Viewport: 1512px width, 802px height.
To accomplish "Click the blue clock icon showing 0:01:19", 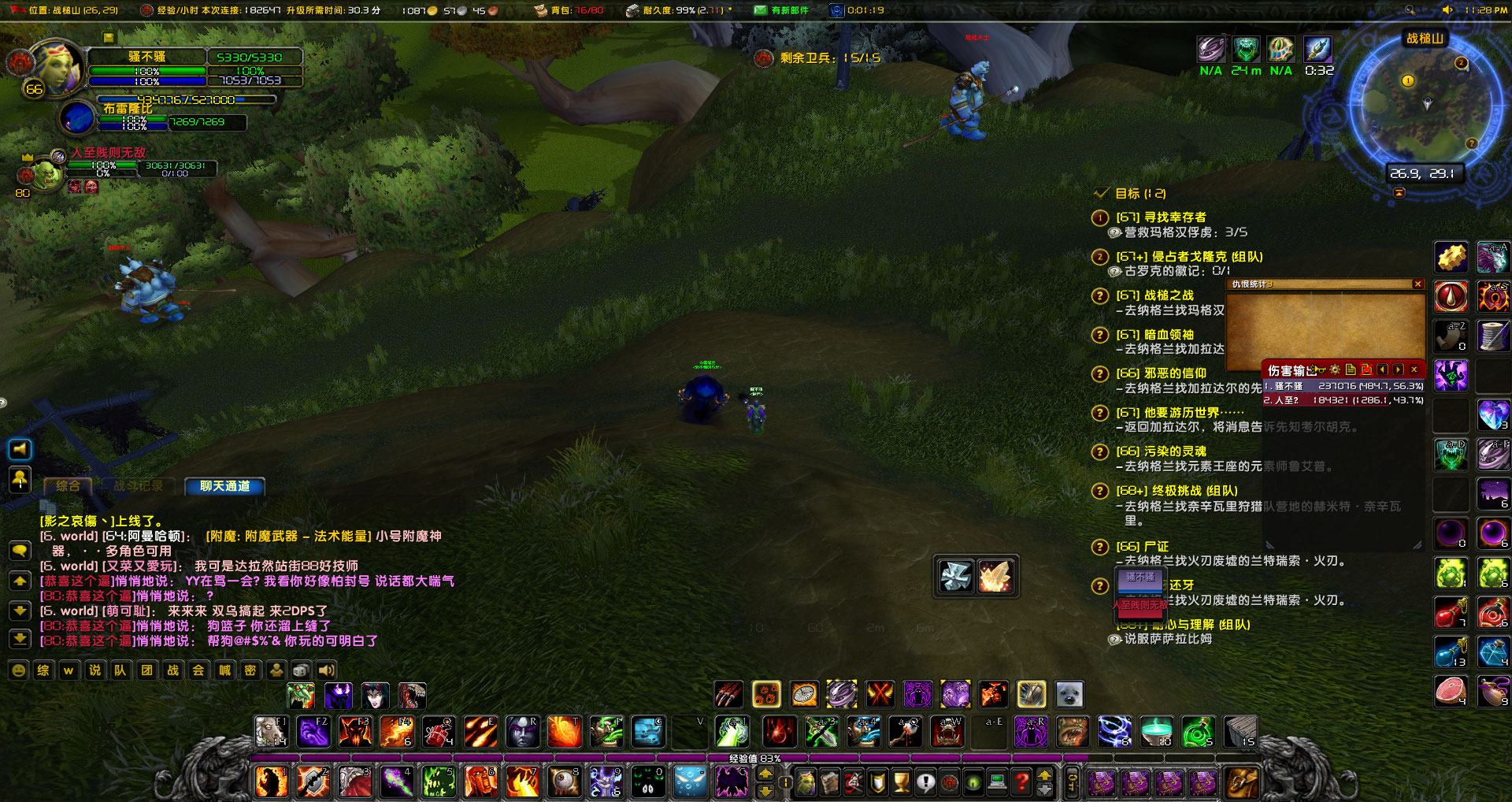I will (x=837, y=10).
